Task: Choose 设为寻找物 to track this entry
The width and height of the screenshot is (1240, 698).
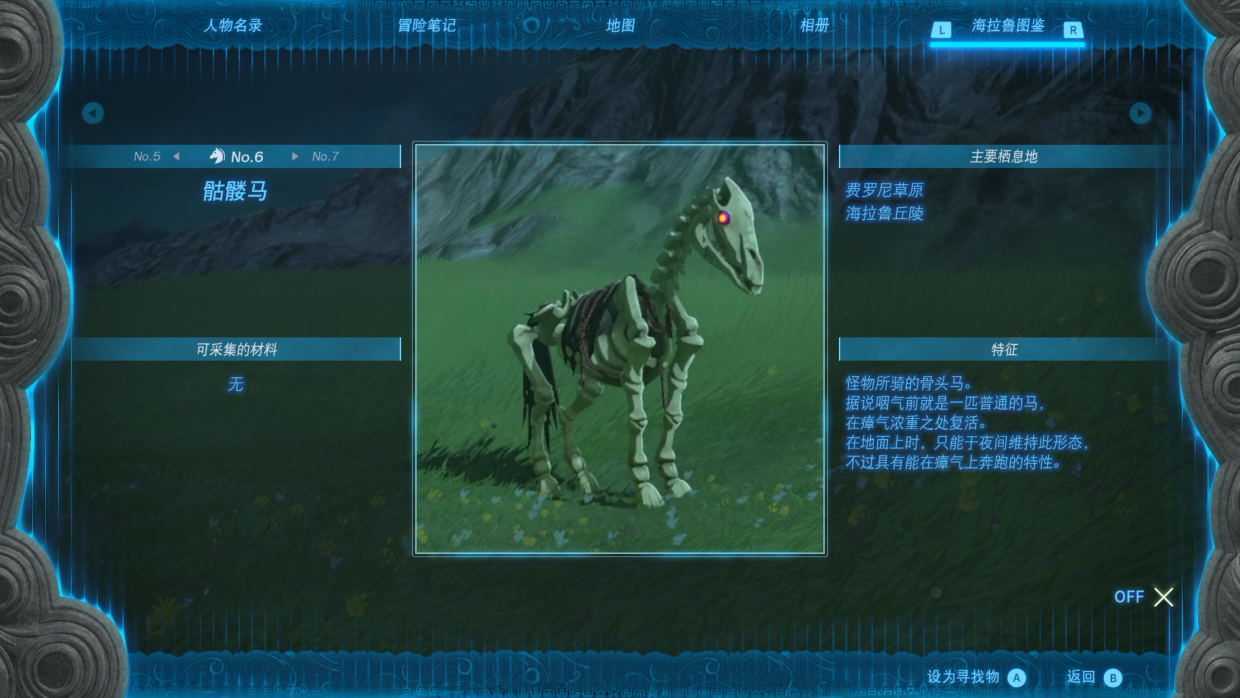Action: pos(975,677)
